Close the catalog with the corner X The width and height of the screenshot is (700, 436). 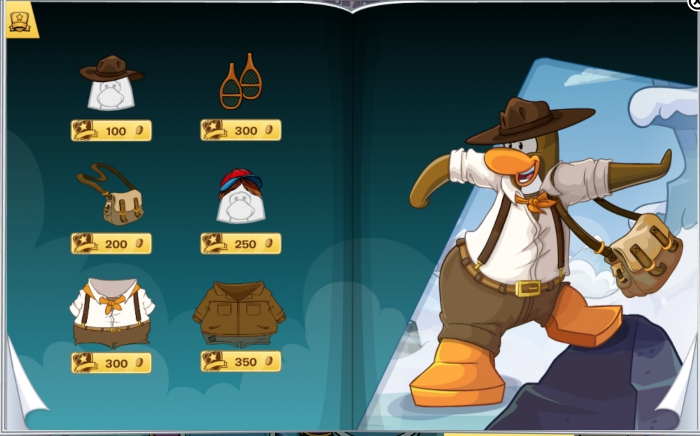(x=694, y=3)
